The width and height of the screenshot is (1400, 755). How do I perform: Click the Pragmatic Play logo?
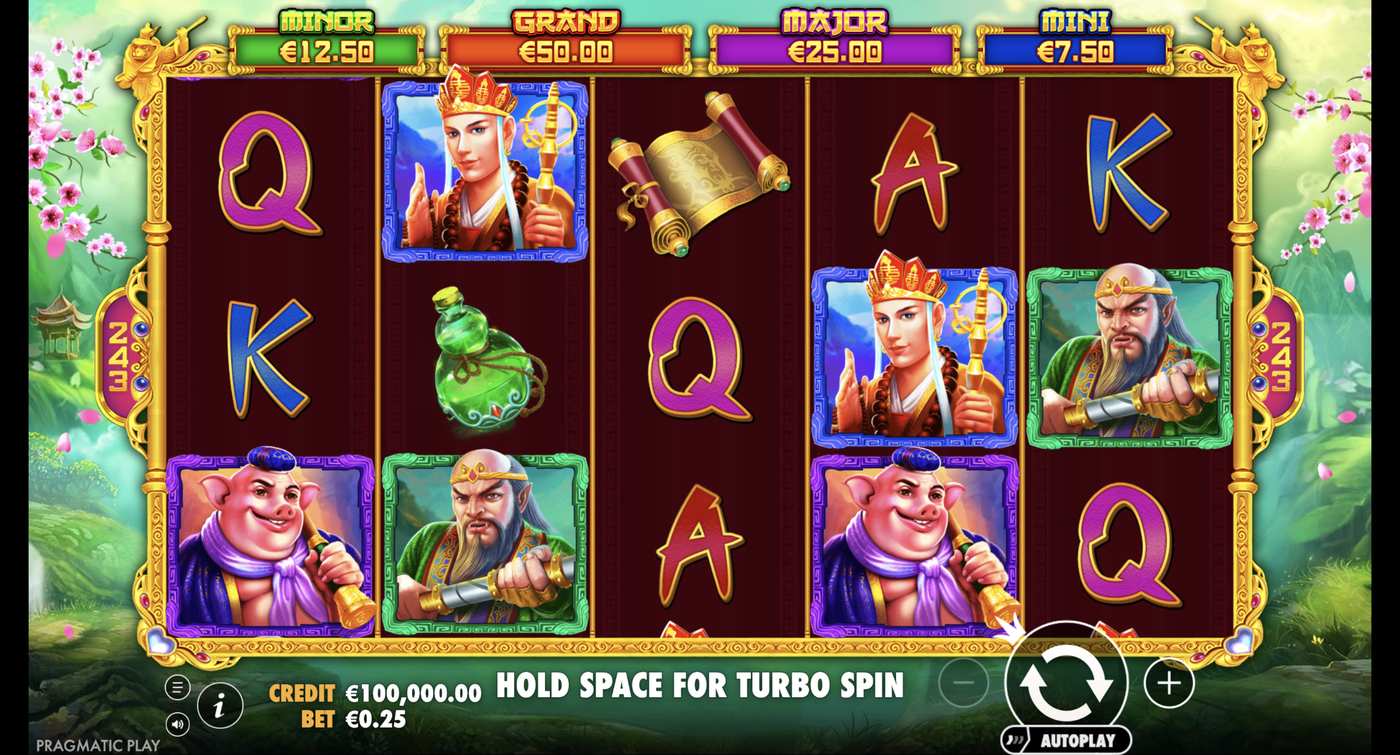pyautogui.click(x=100, y=744)
